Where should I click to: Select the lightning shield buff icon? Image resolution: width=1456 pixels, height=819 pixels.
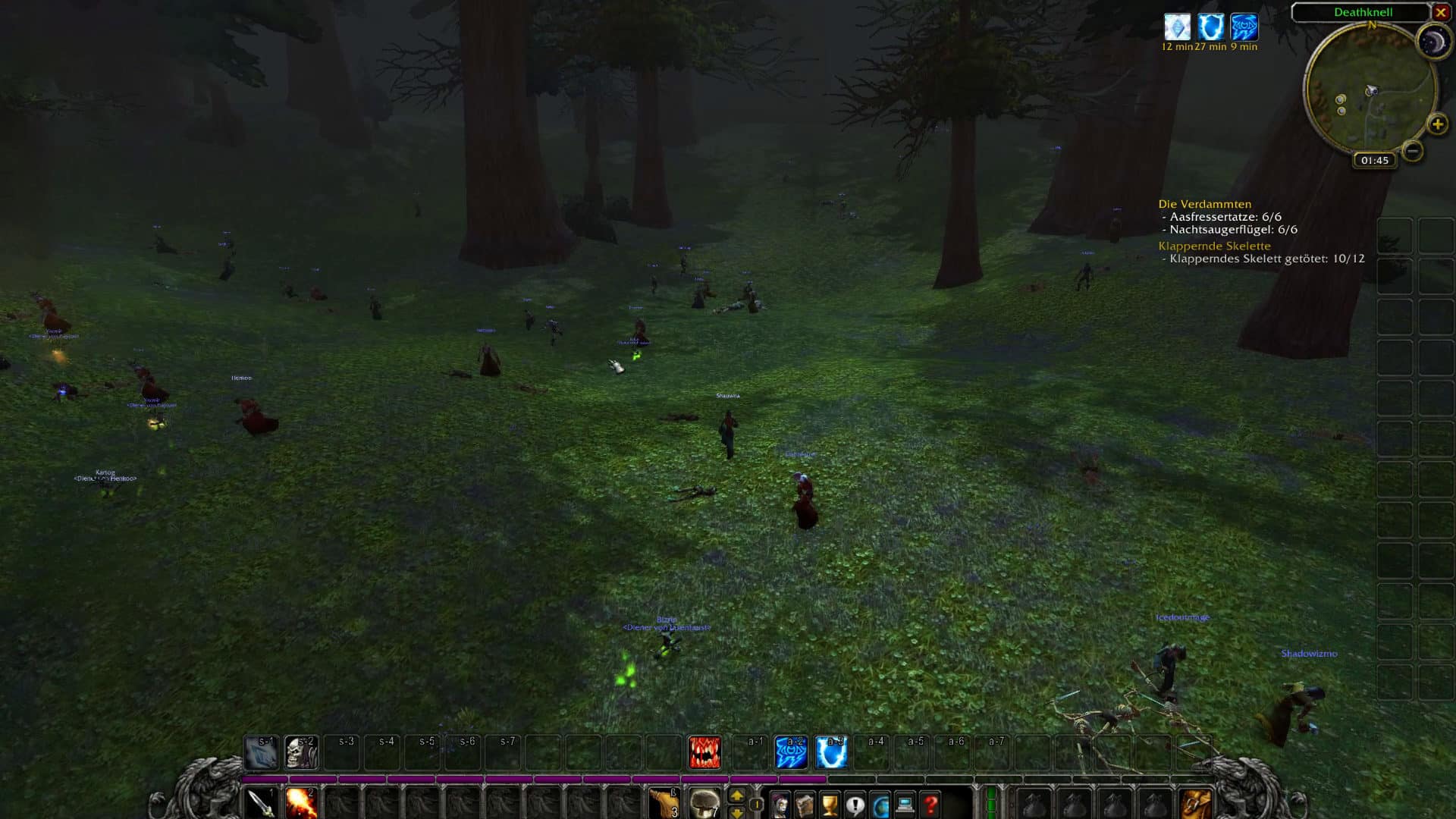pos(1211,27)
